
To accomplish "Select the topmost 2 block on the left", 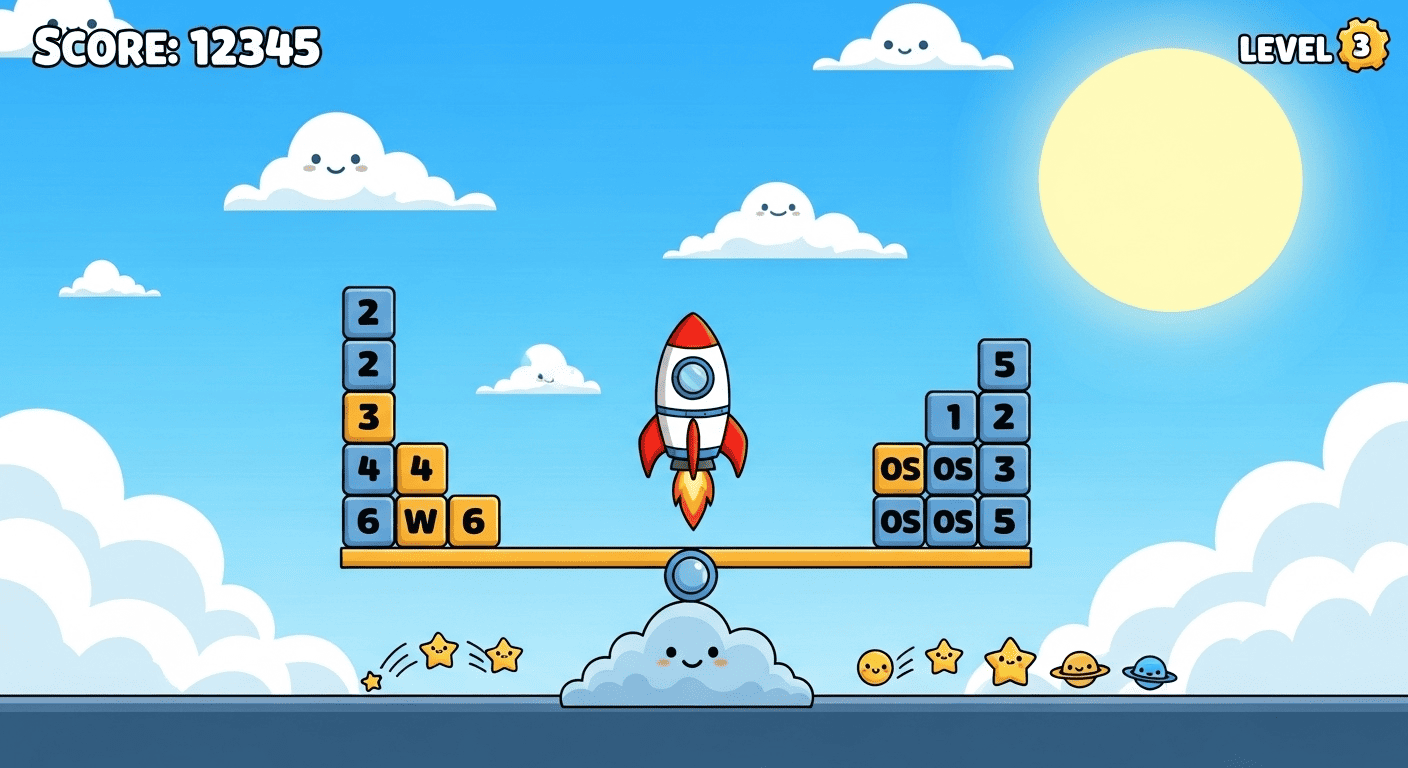I will pos(368,310).
